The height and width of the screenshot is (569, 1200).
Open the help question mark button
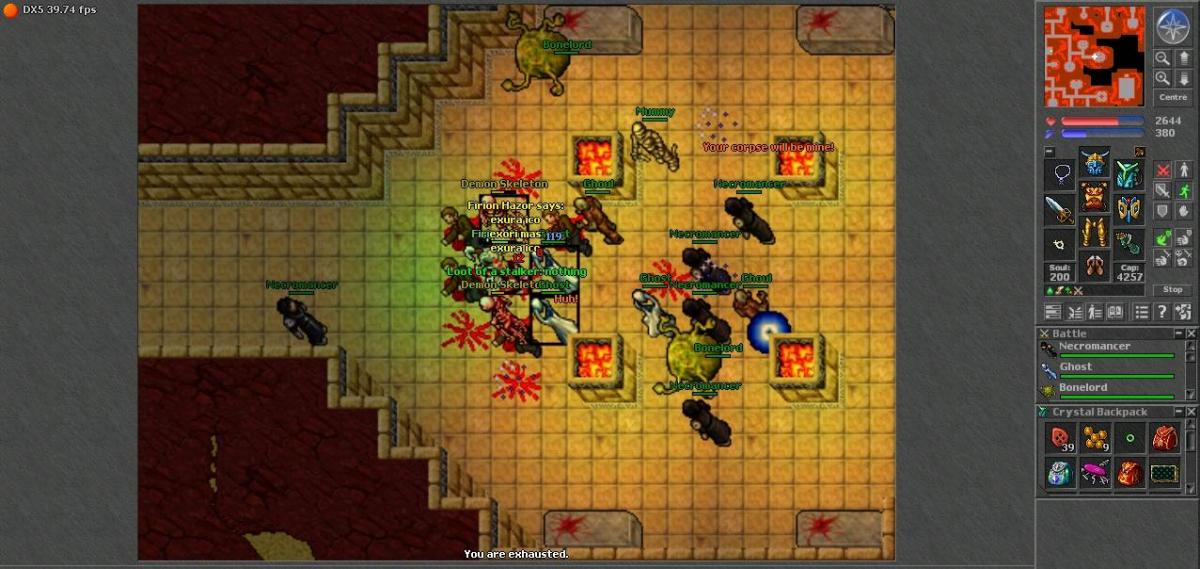coord(1162,312)
